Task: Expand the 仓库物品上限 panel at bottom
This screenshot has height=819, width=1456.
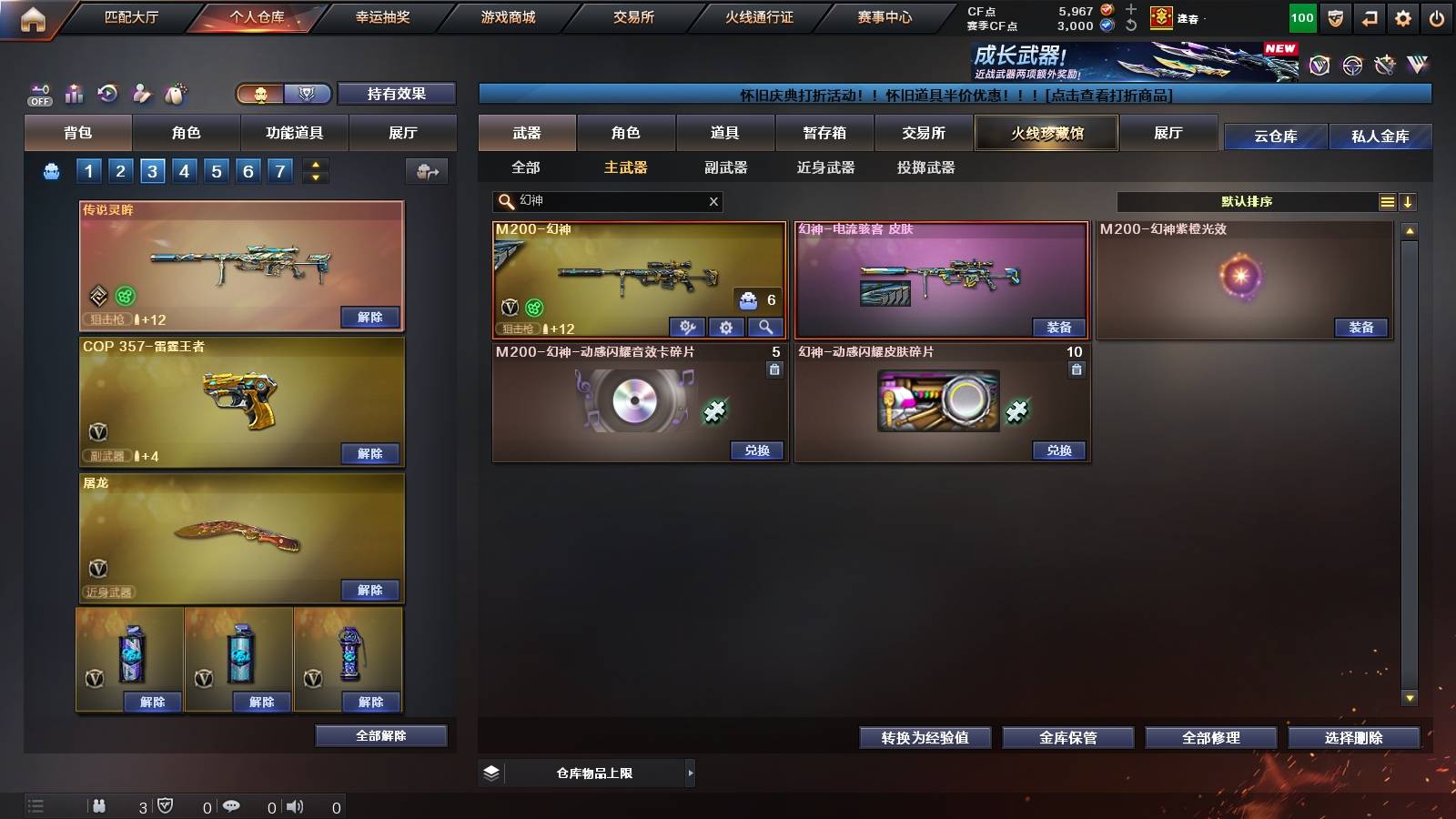Action: pyautogui.click(x=690, y=773)
